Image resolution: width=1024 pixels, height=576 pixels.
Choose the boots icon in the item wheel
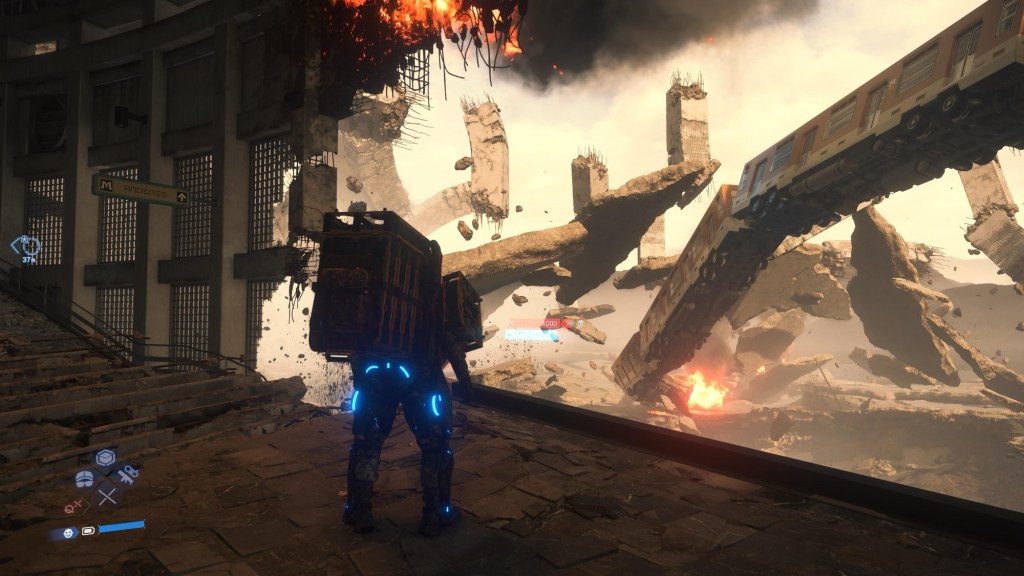[85, 478]
